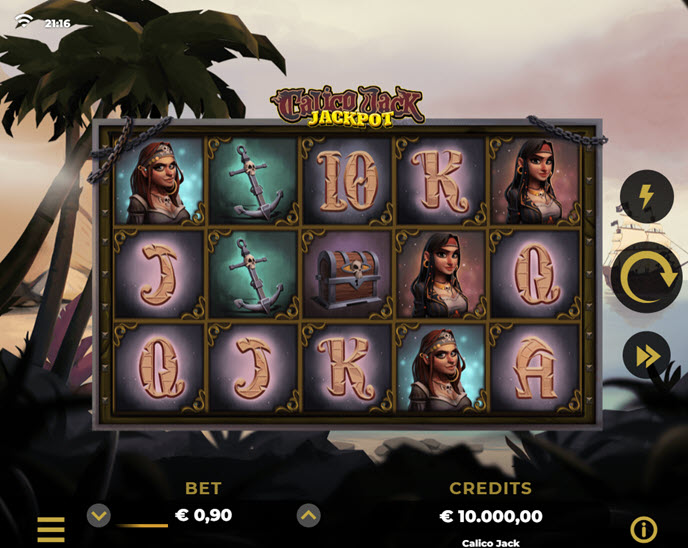The width and height of the screenshot is (688, 548).
Task: Click the double-arrow autoplay button
Action: [646, 355]
